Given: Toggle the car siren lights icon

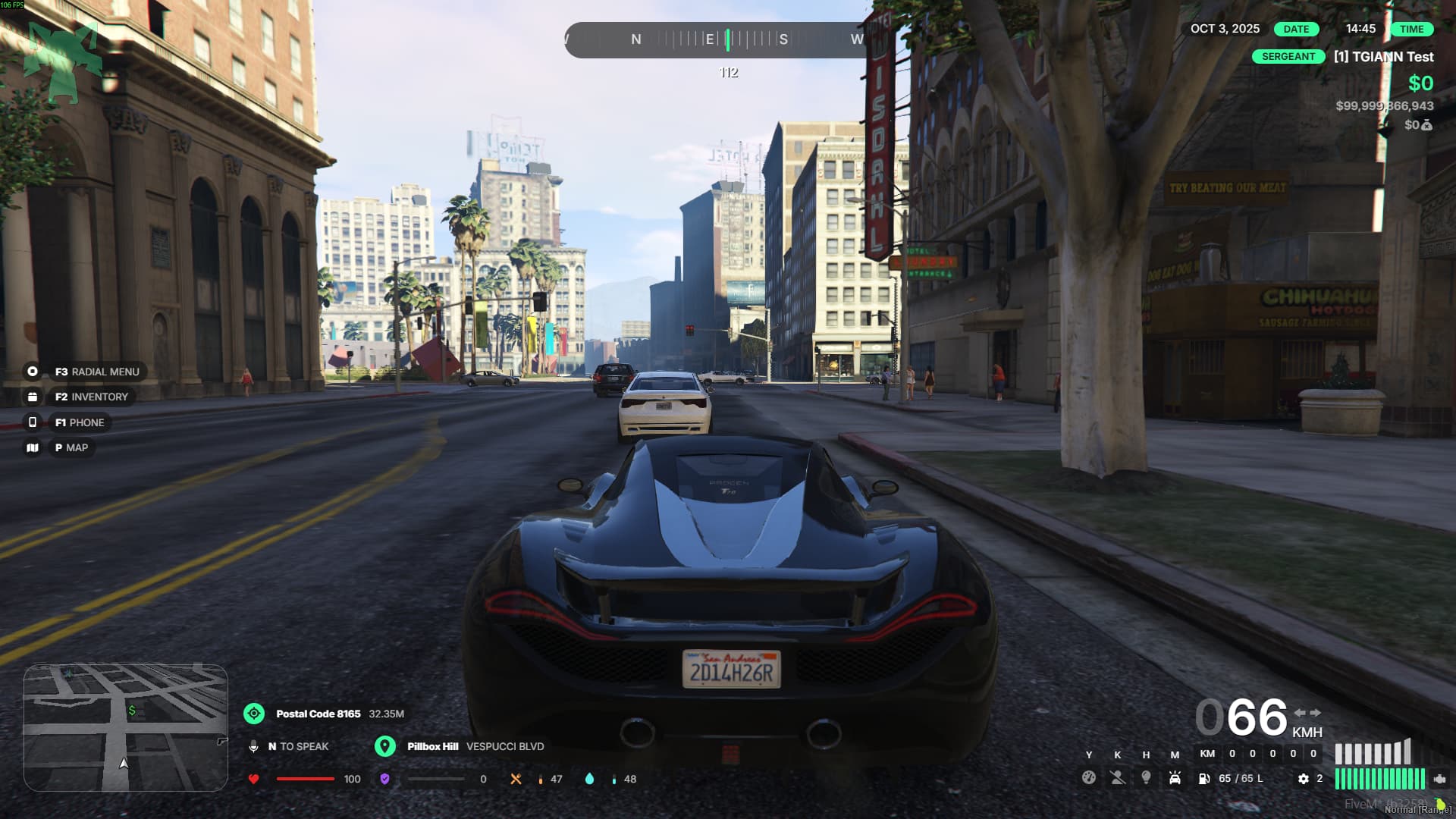Looking at the screenshot, I should (1175, 778).
